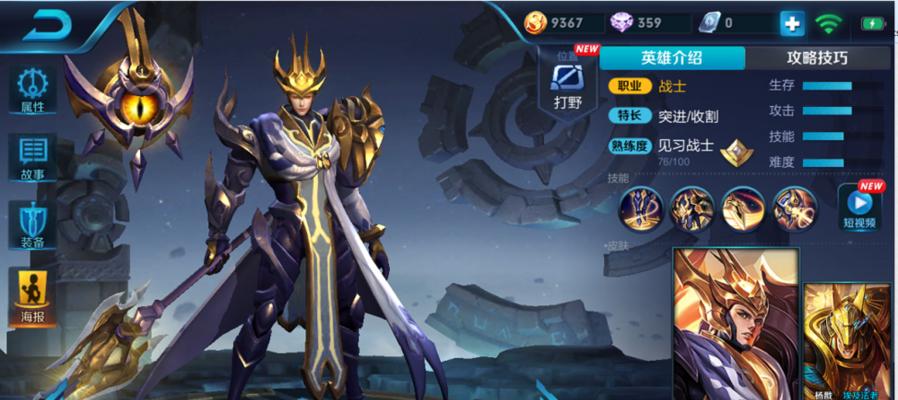The height and width of the screenshot is (400, 898).
Task: Choose the 杨戬 default skin thumbnail
Action: 733,323
